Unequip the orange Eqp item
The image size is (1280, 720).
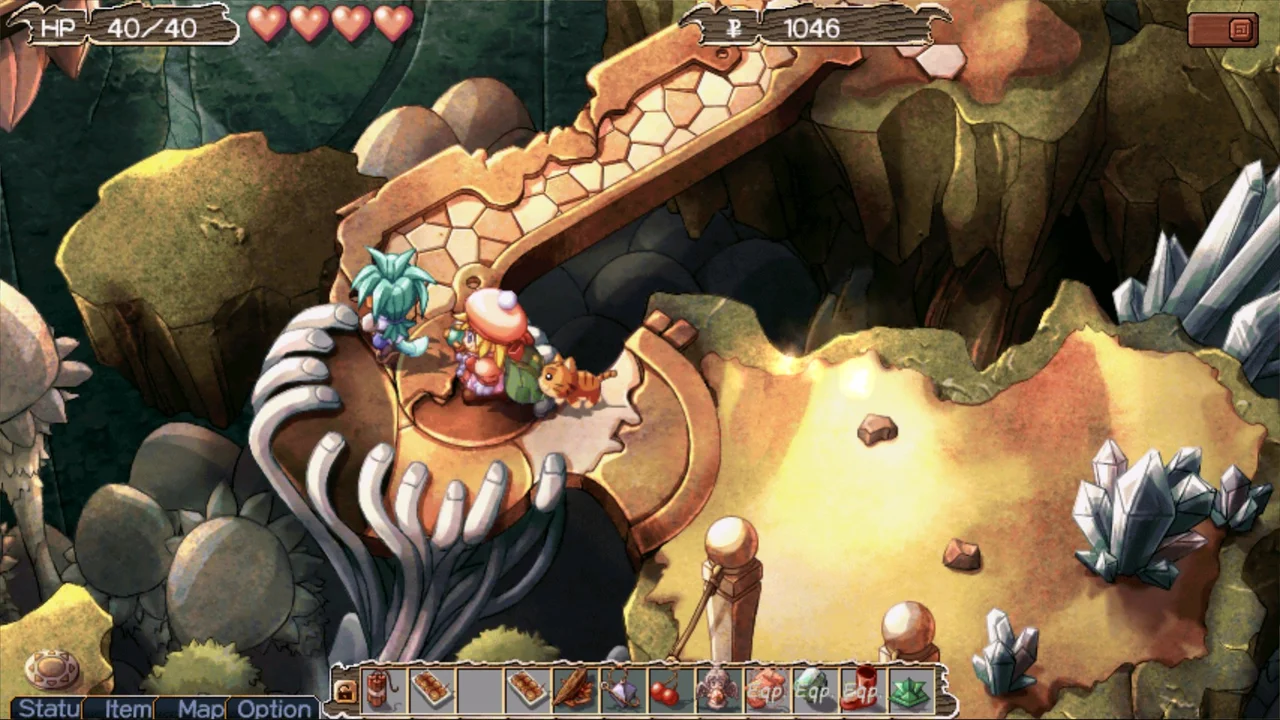point(765,690)
